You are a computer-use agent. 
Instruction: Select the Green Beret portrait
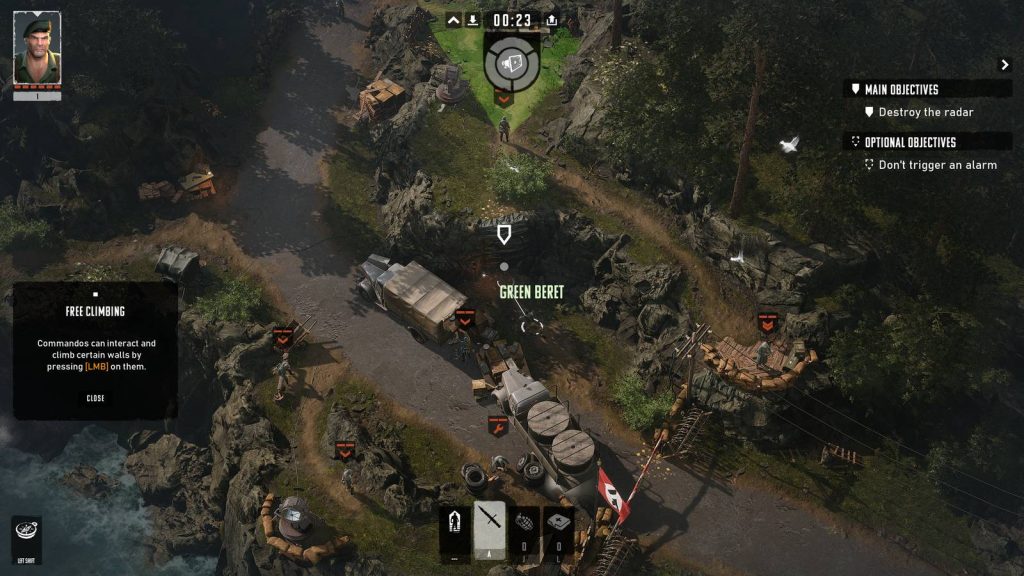coord(37,49)
